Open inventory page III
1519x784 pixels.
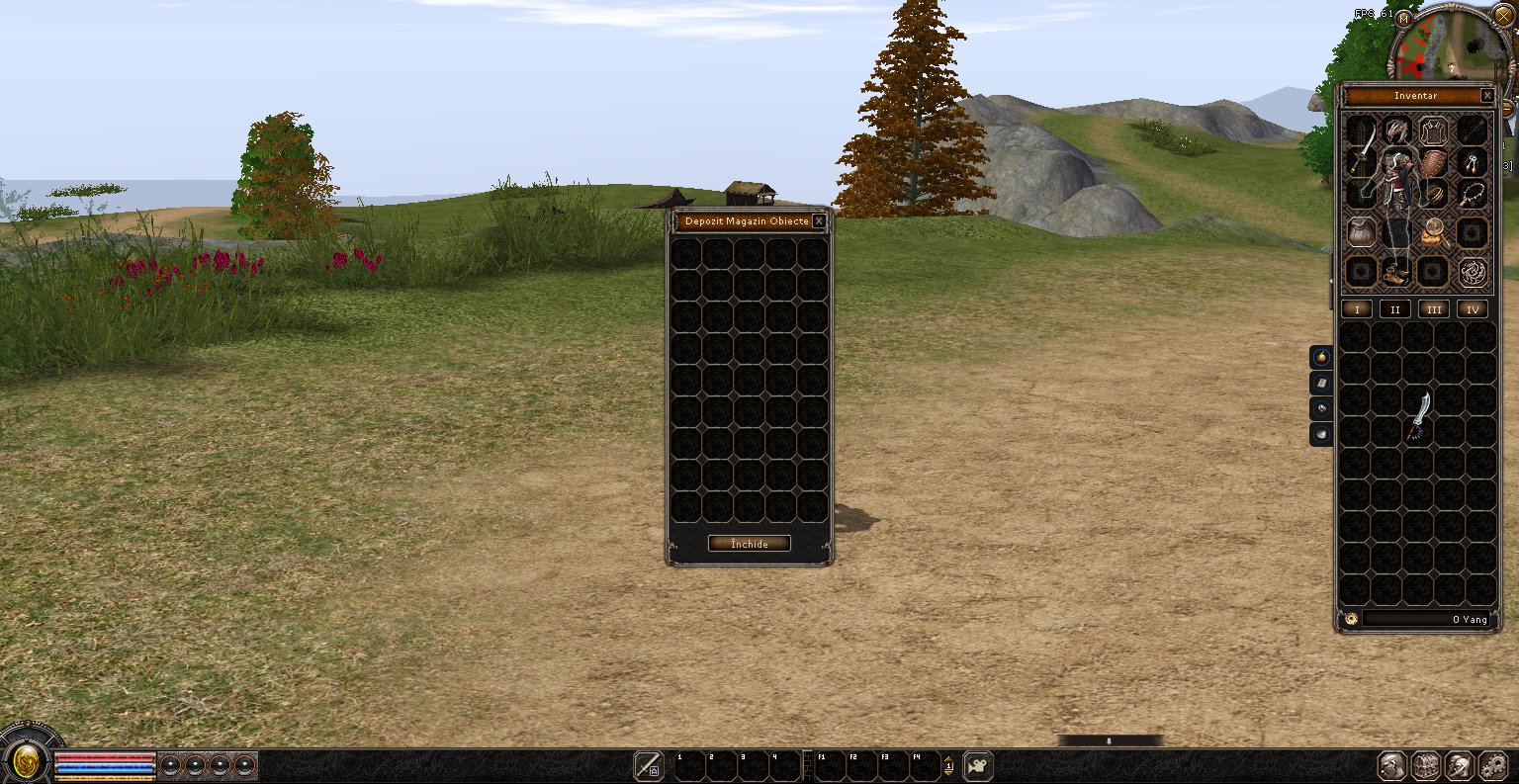[x=1434, y=309]
